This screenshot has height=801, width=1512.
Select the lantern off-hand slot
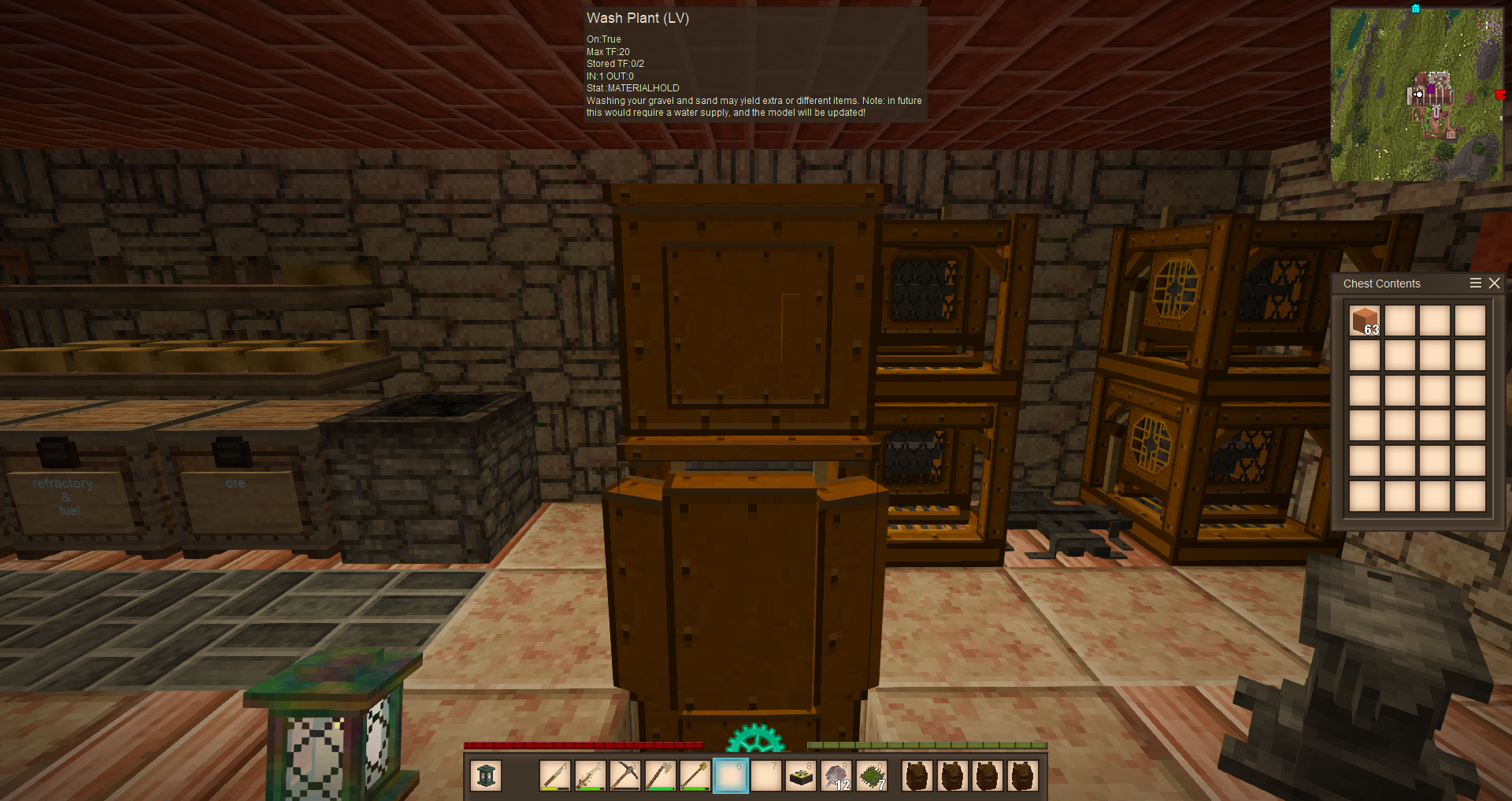[x=486, y=776]
